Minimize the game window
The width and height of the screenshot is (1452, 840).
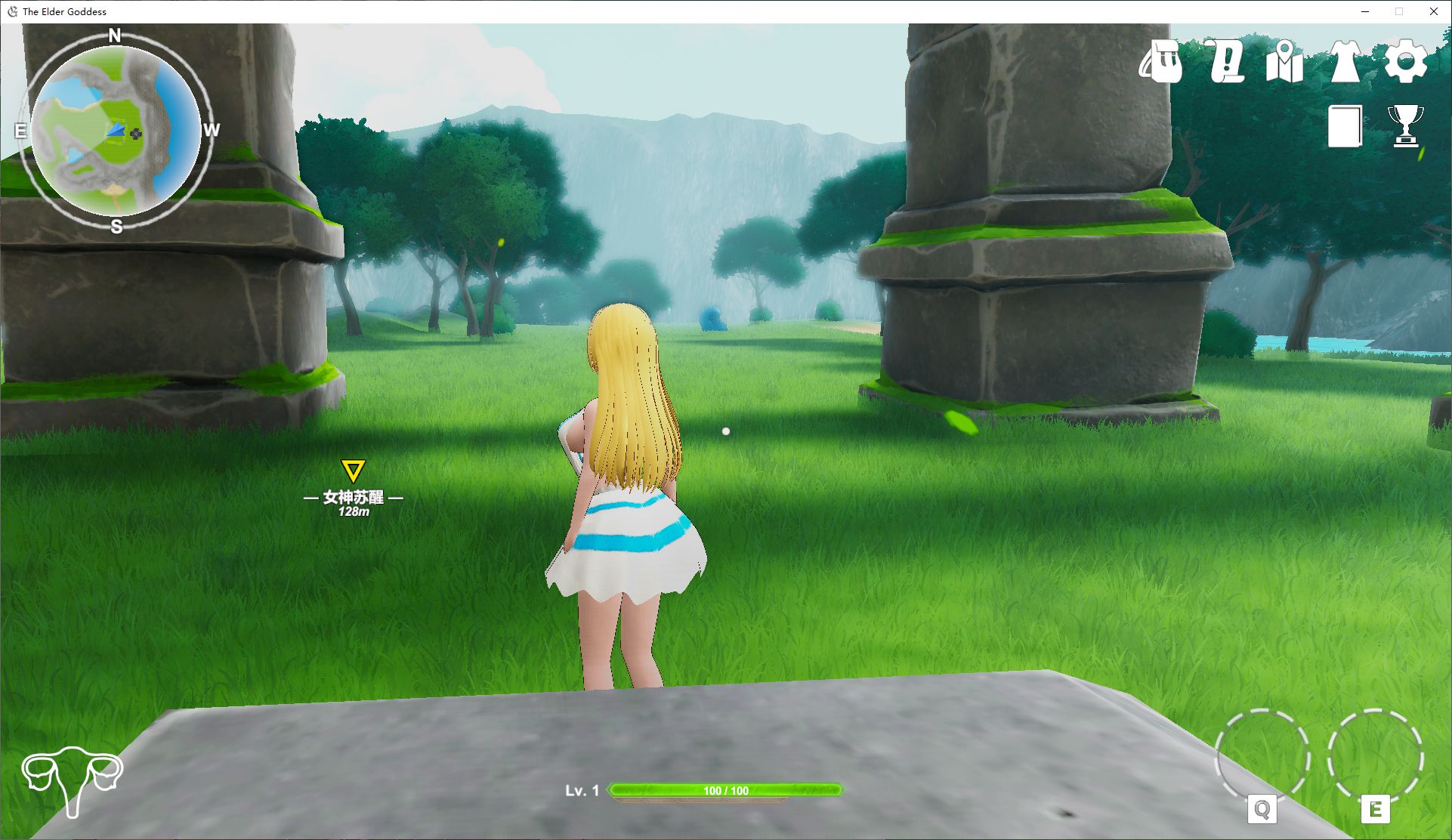[x=1365, y=11]
